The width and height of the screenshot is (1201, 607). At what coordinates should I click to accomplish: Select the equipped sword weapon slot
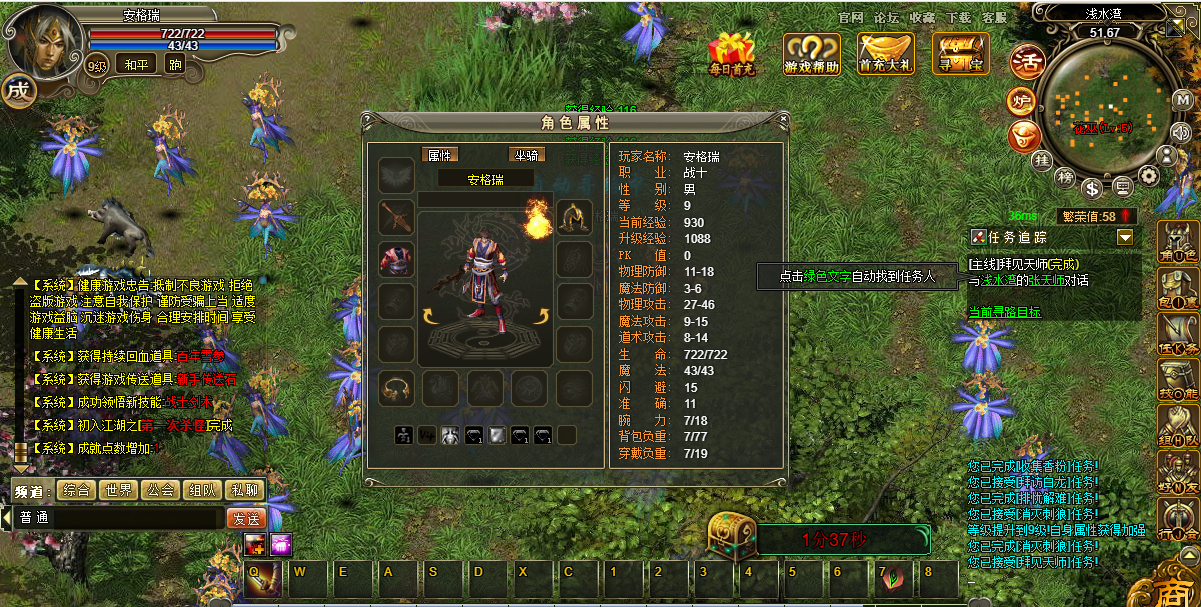click(x=396, y=216)
